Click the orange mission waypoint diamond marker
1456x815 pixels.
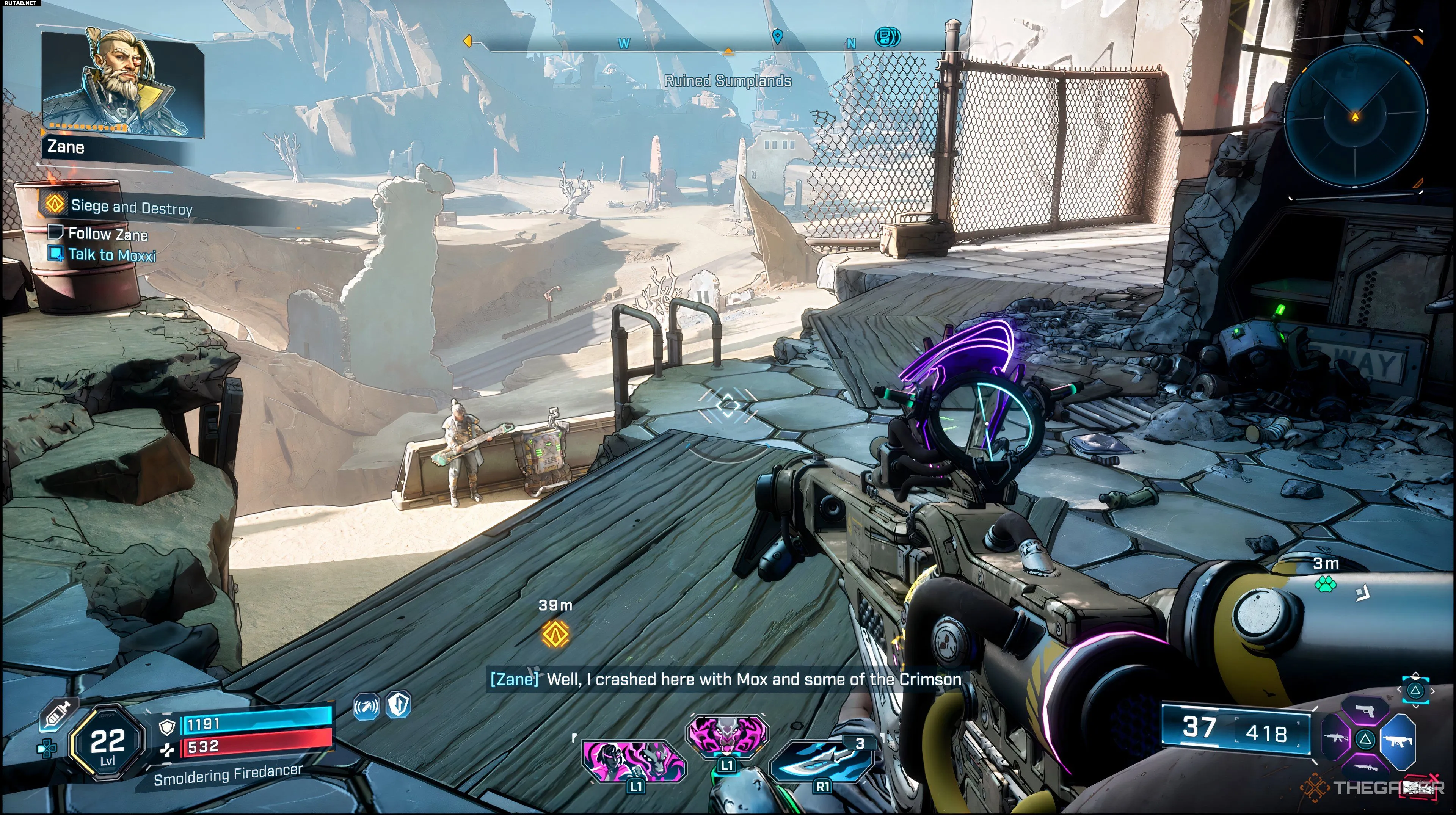555,633
